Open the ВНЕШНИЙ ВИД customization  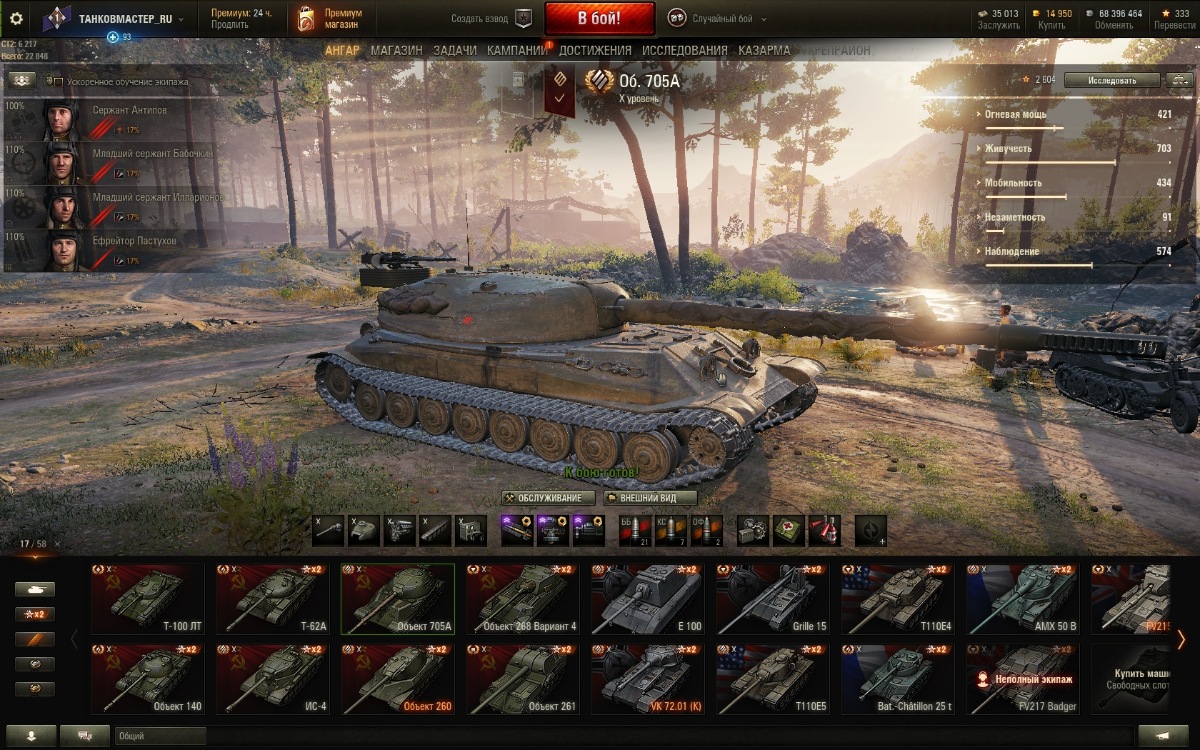(650, 498)
